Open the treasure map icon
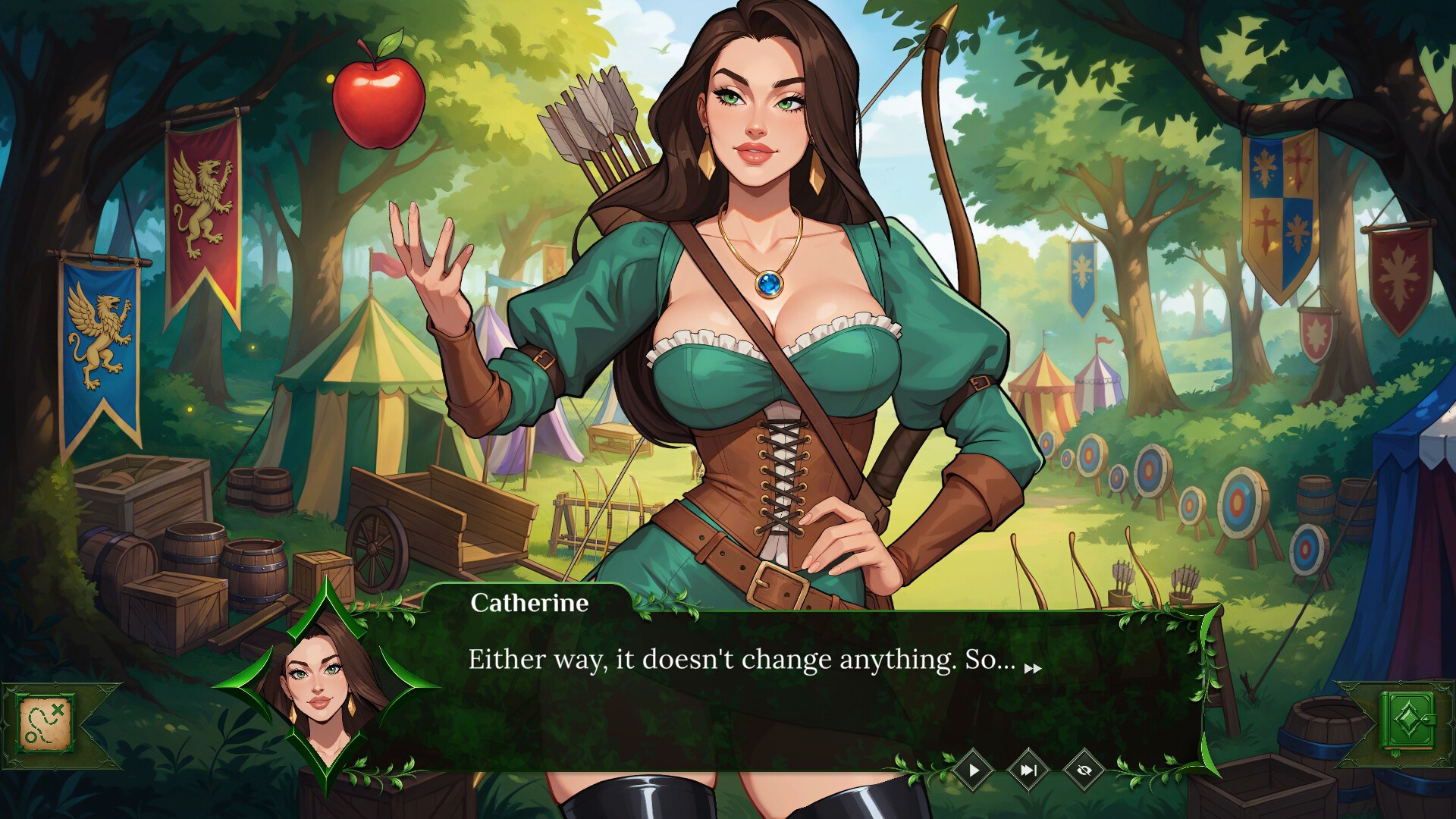The image size is (1456, 819). click(46, 723)
